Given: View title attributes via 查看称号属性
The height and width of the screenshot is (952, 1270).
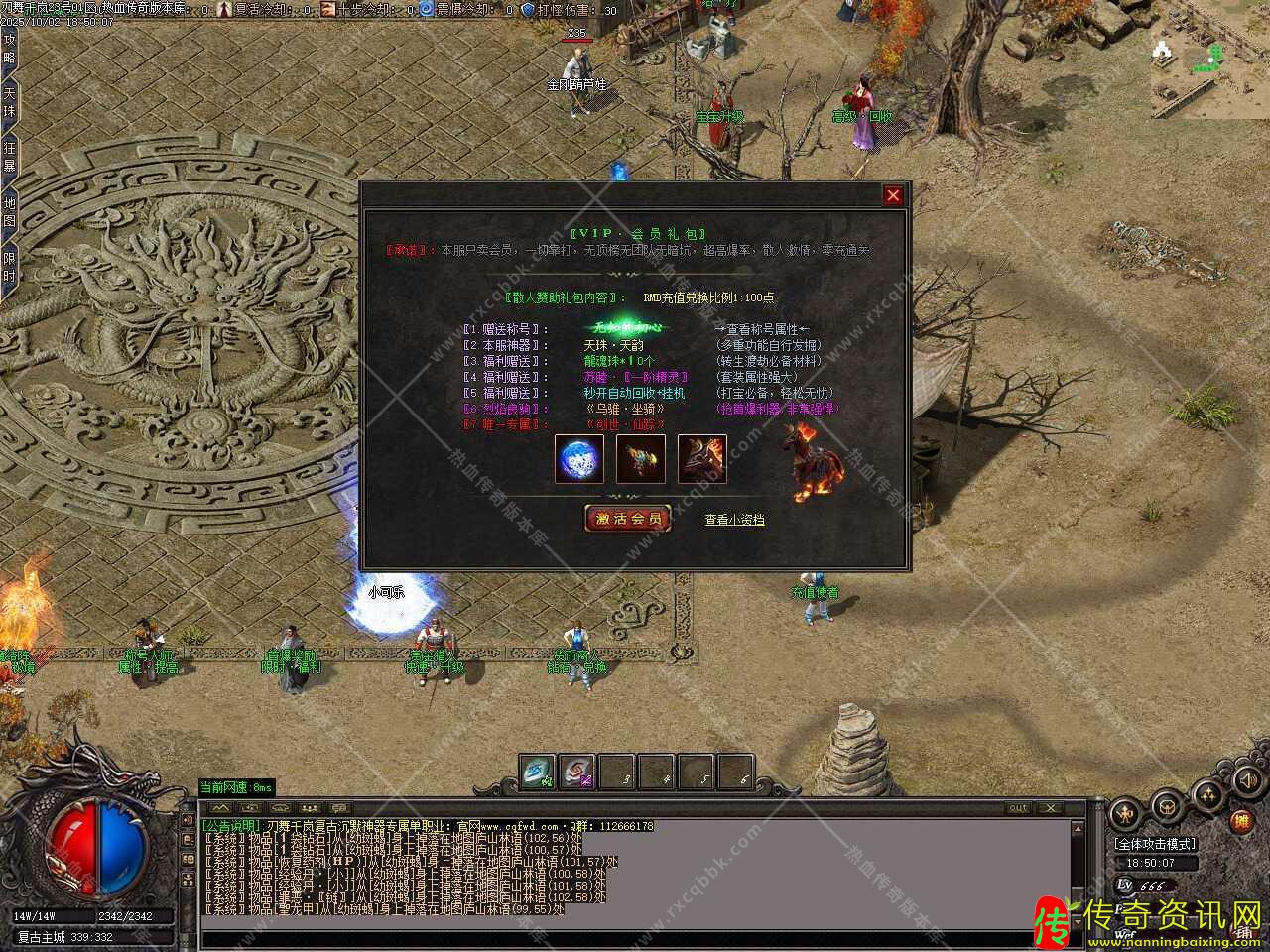Looking at the screenshot, I should coord(762,329).
